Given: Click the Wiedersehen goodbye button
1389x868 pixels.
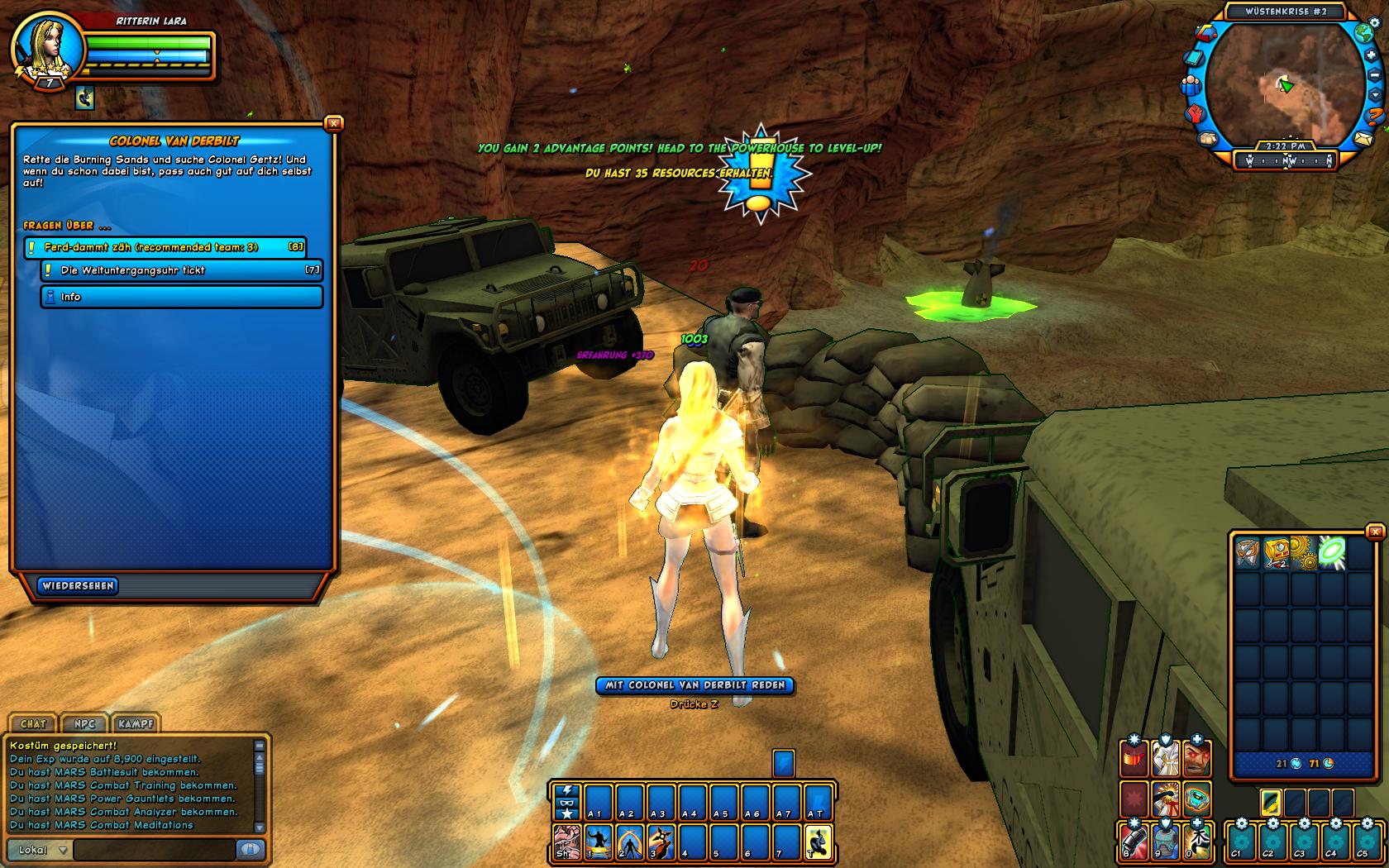Looking at the screenshot, I should (x=78, y=586).
